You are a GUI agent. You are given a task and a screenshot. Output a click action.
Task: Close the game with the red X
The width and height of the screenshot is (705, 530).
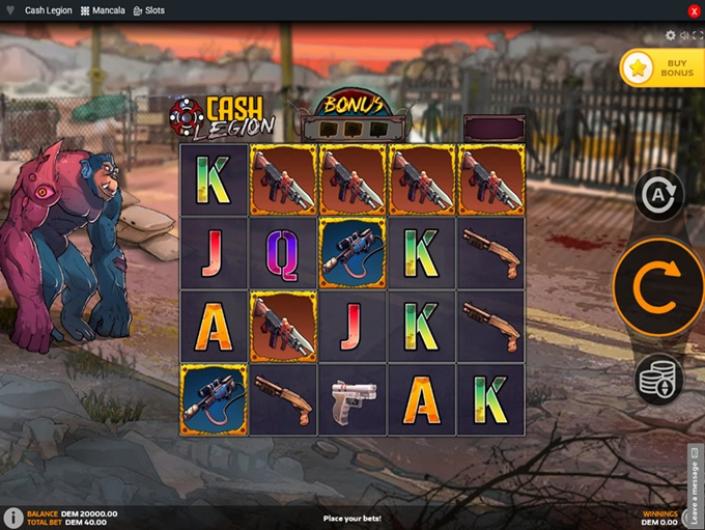[x=694, y=10]
